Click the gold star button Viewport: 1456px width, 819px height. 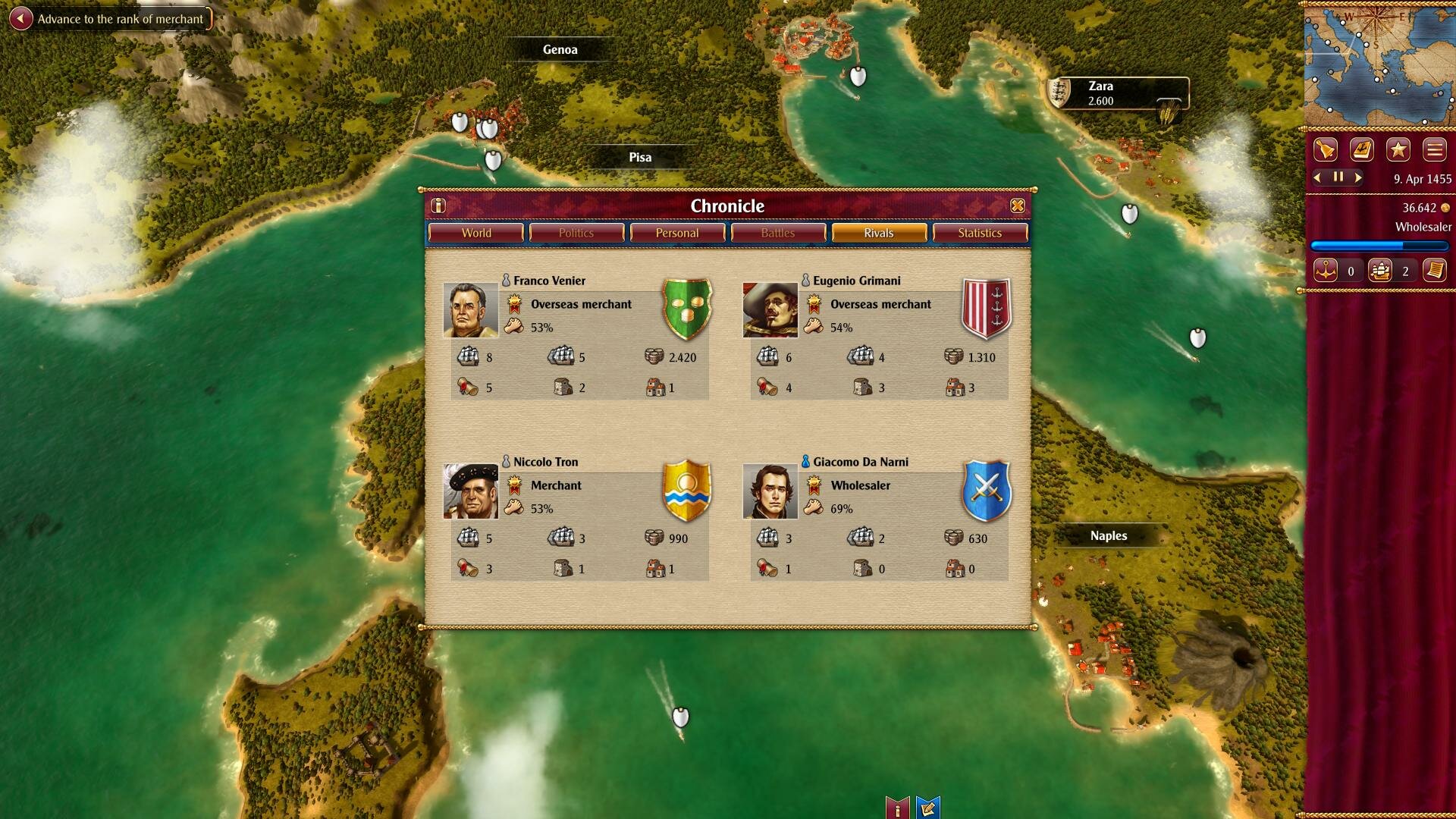click(1398, 149)
